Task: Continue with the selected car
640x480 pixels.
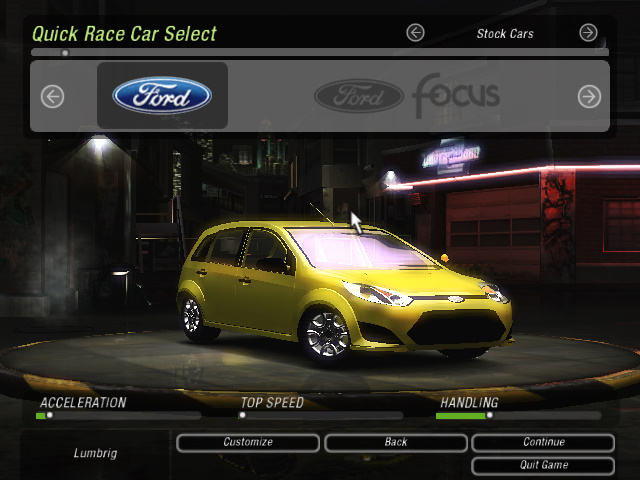Action: (x=543, y=442)
